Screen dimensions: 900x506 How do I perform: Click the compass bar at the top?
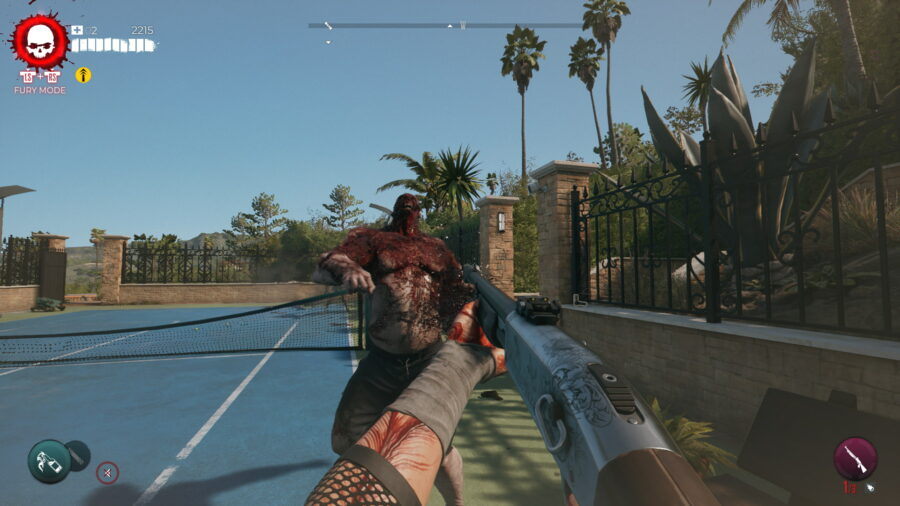[x=445, y=26]
